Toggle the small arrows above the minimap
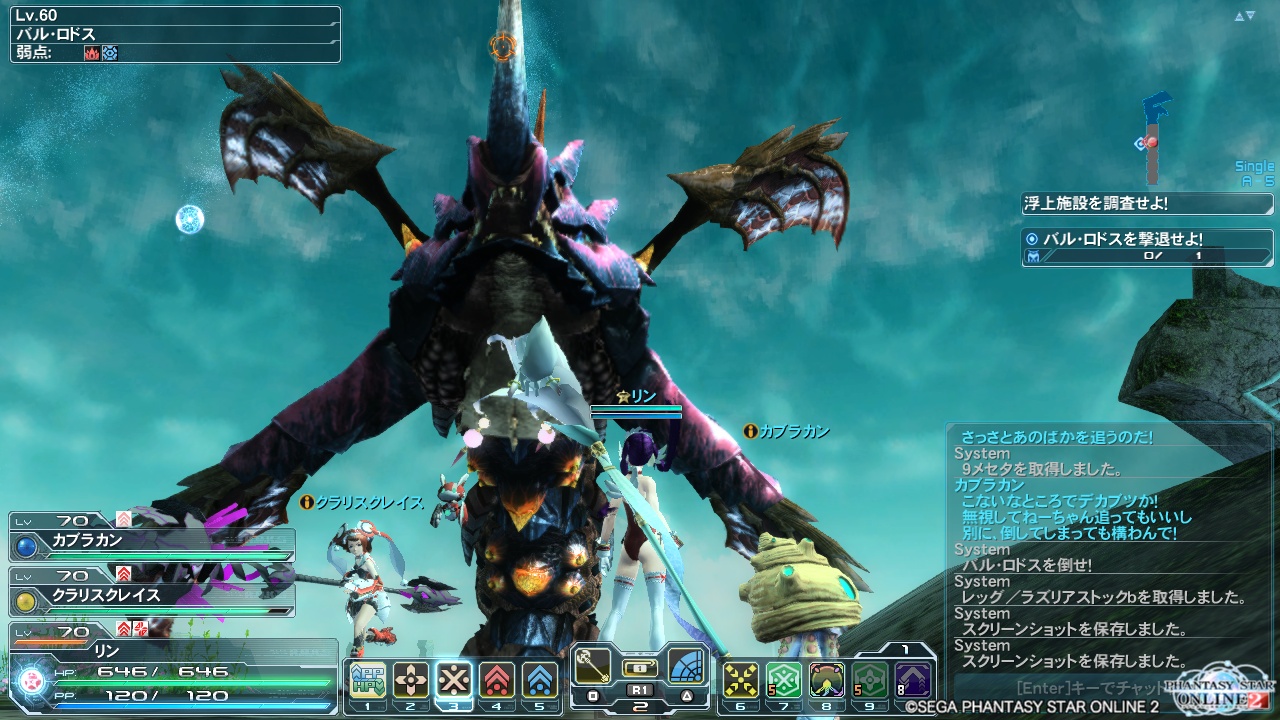The image size is (1280, 720). click(1244, 16)
